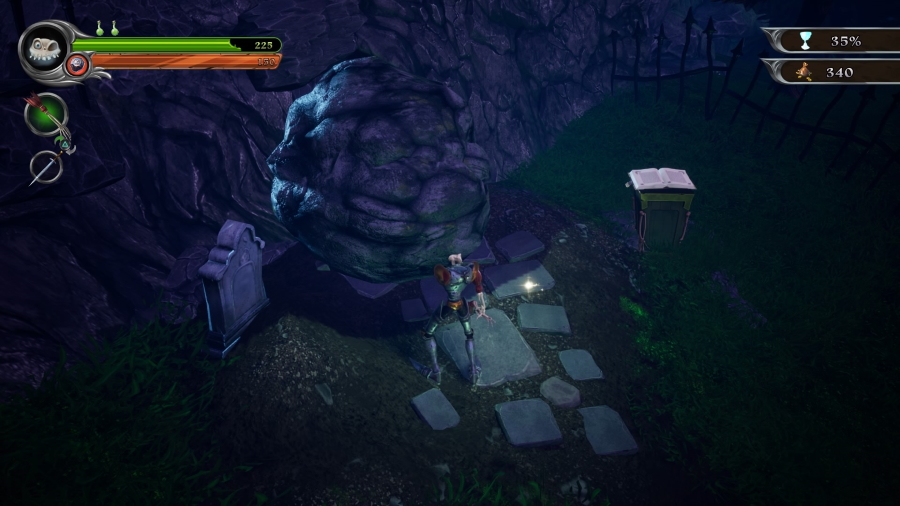
Task: Select the secondary sword weapon slot
Action: 45,166
